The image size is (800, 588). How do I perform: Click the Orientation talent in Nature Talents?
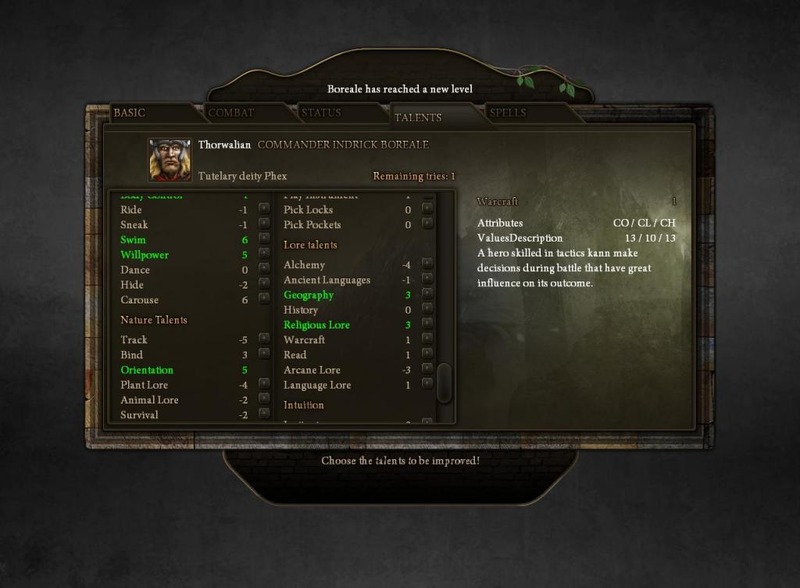click(x=147, y=370)
